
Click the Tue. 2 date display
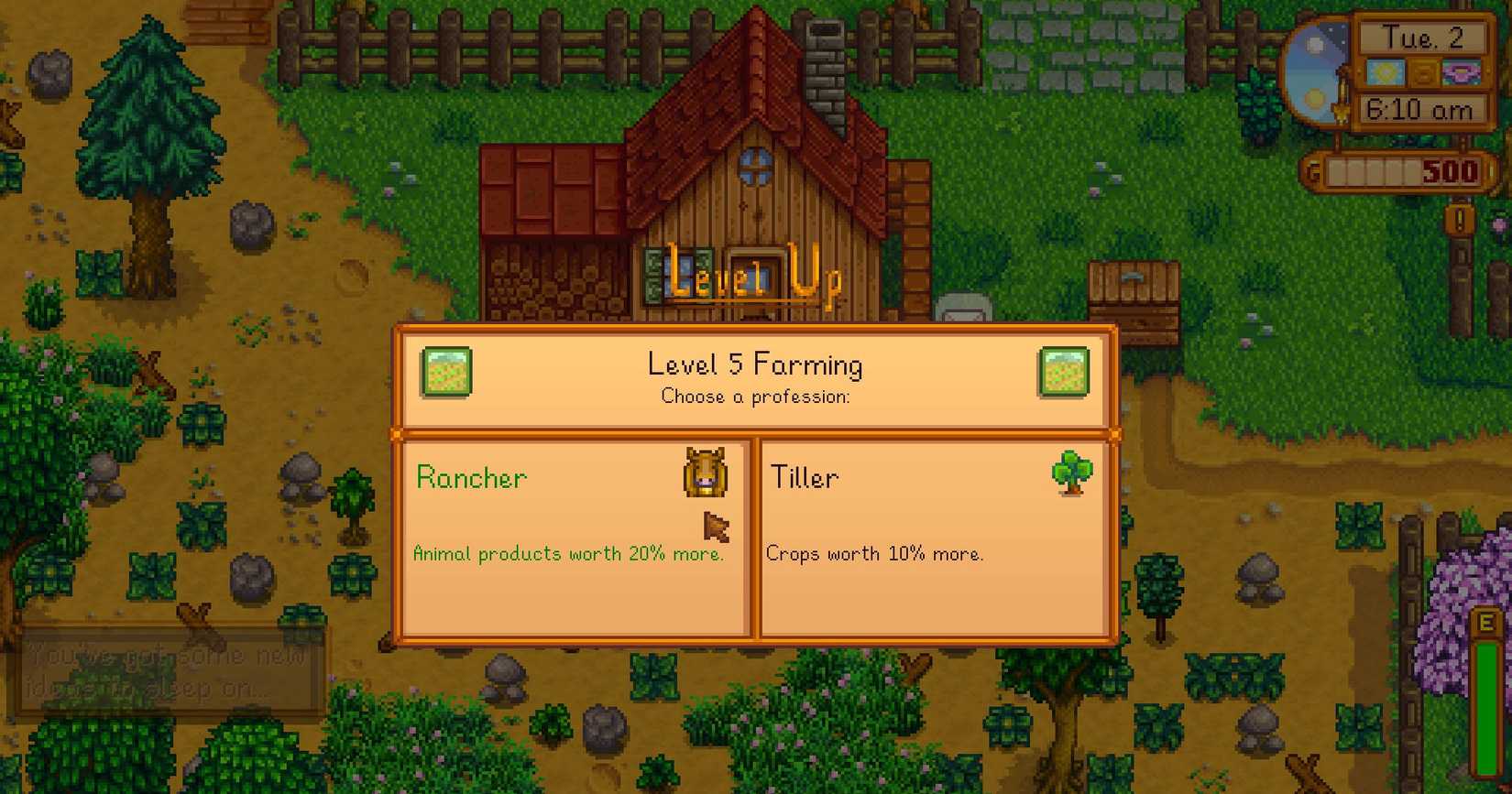pos(1423,38)
